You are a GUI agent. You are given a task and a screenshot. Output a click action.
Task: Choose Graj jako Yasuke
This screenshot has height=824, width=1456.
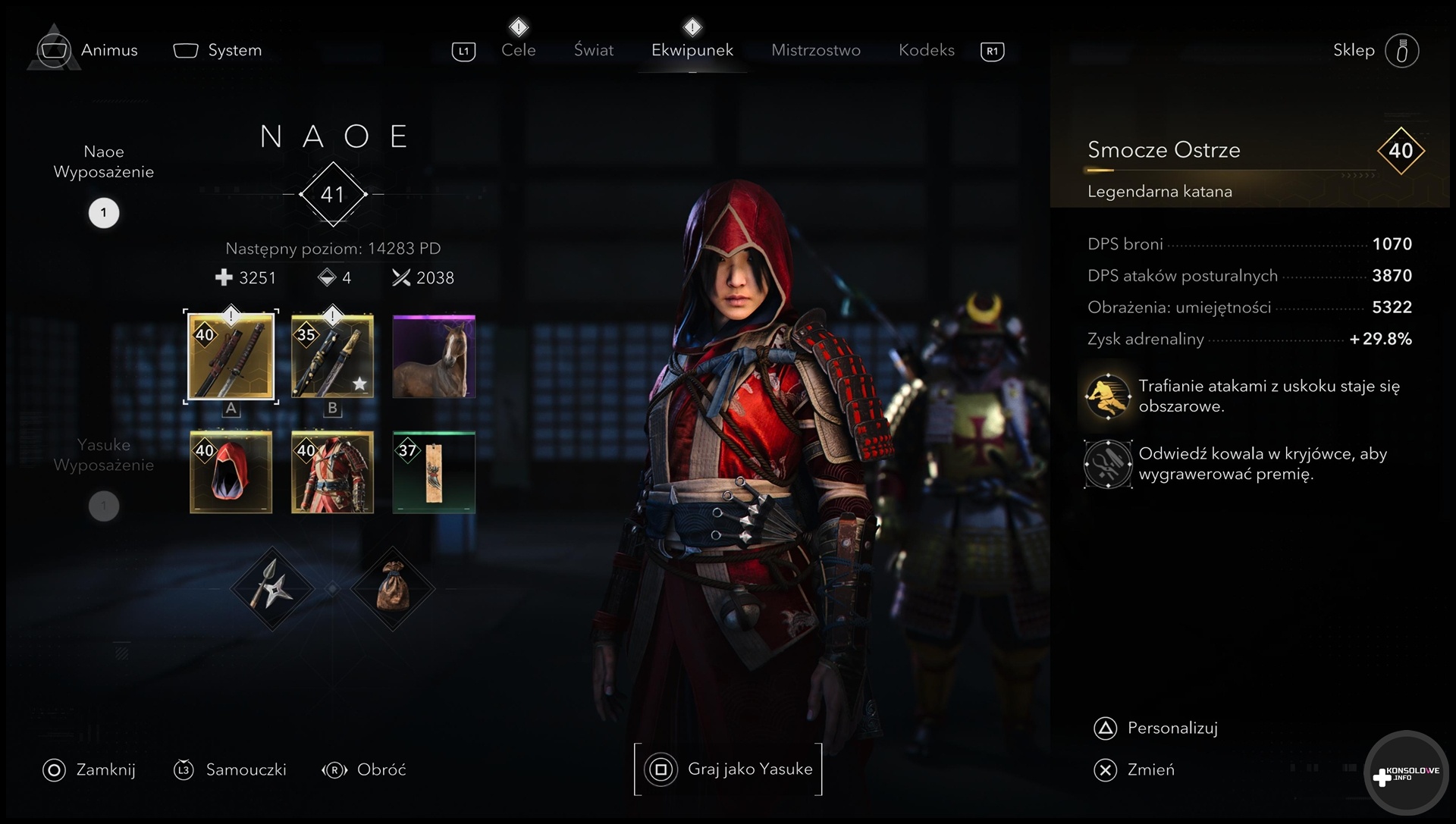coord(728,769)
